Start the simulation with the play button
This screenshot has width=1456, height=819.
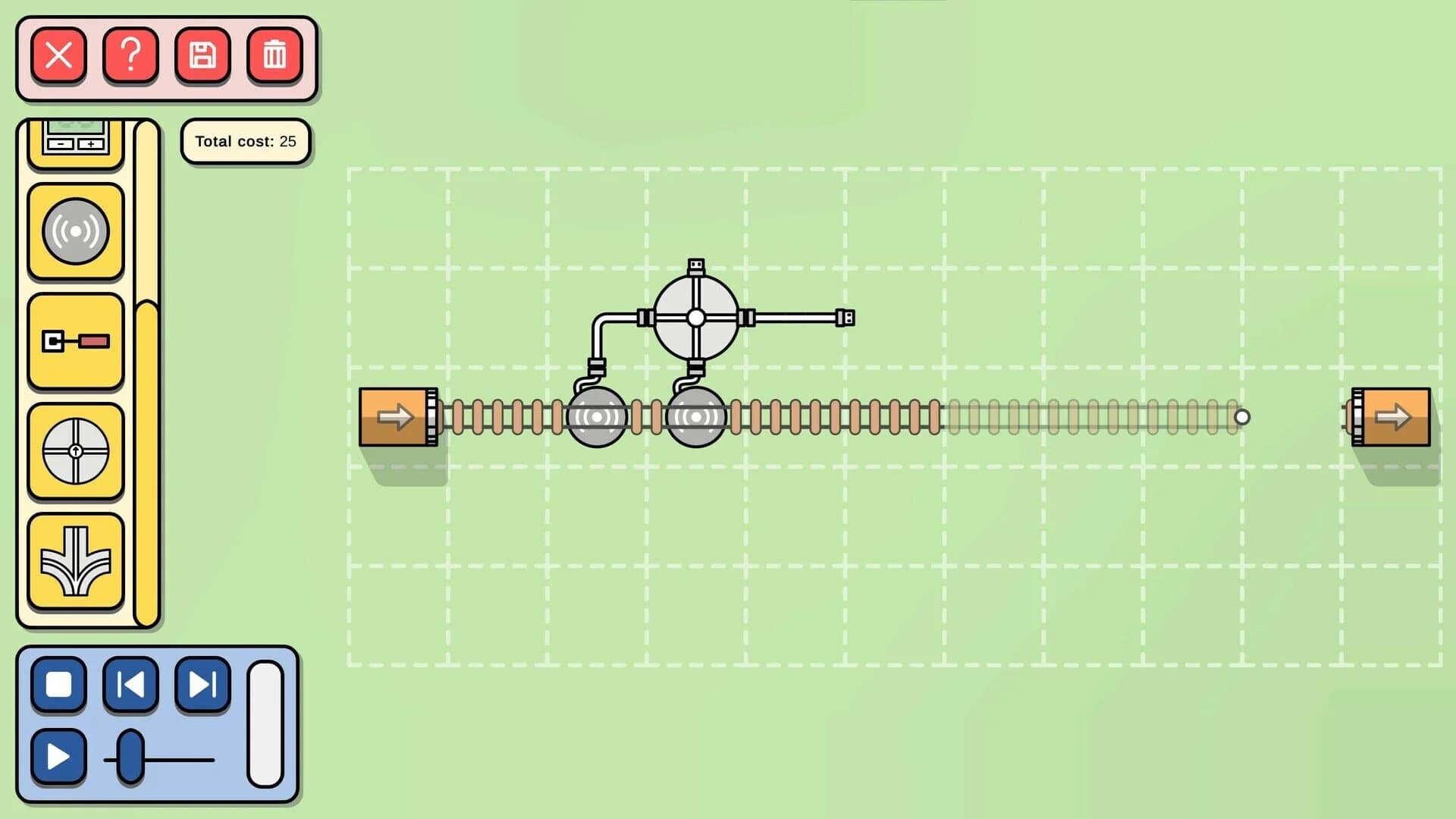click(59, 756)
